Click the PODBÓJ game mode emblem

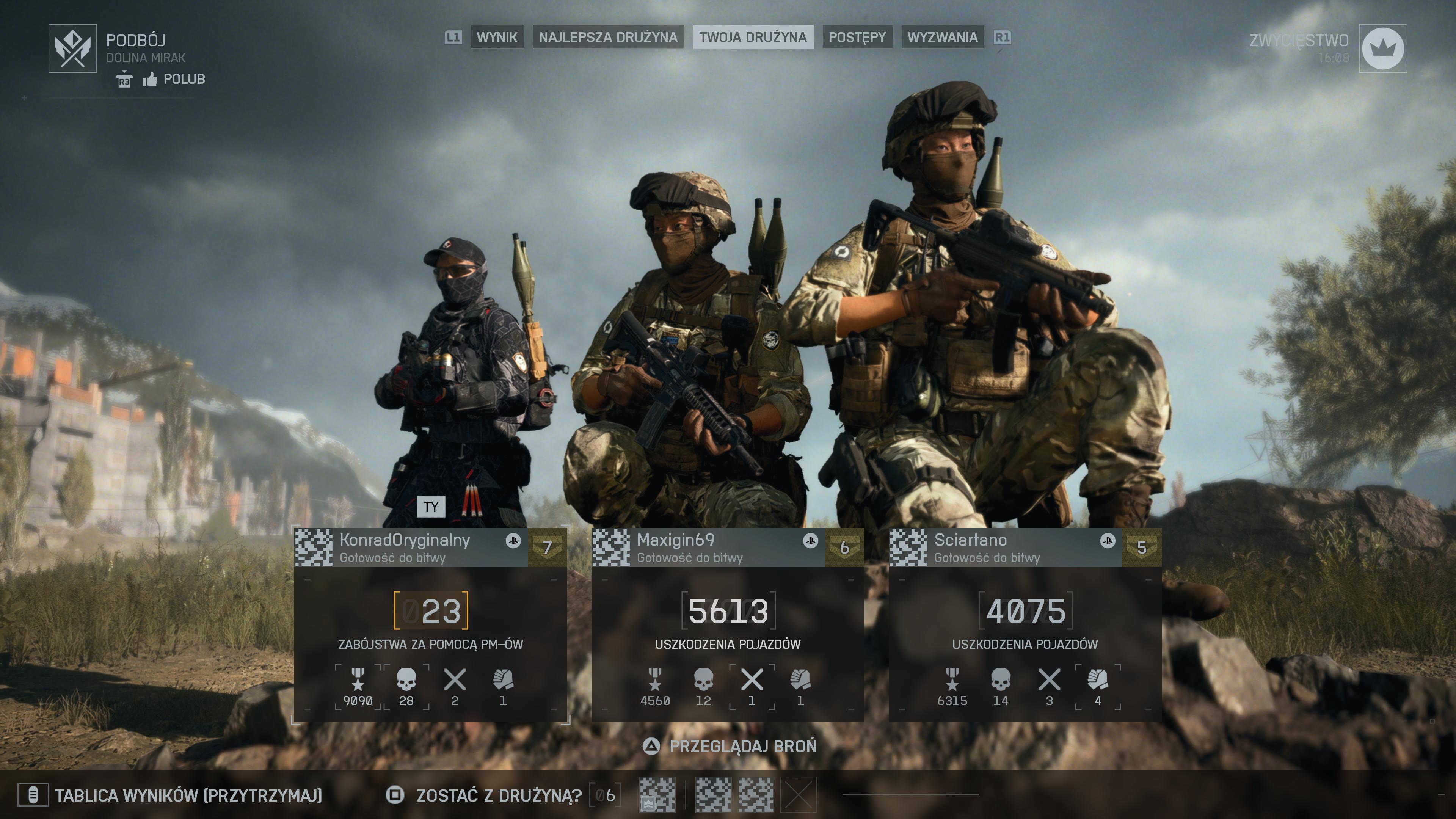pos(72,49)
